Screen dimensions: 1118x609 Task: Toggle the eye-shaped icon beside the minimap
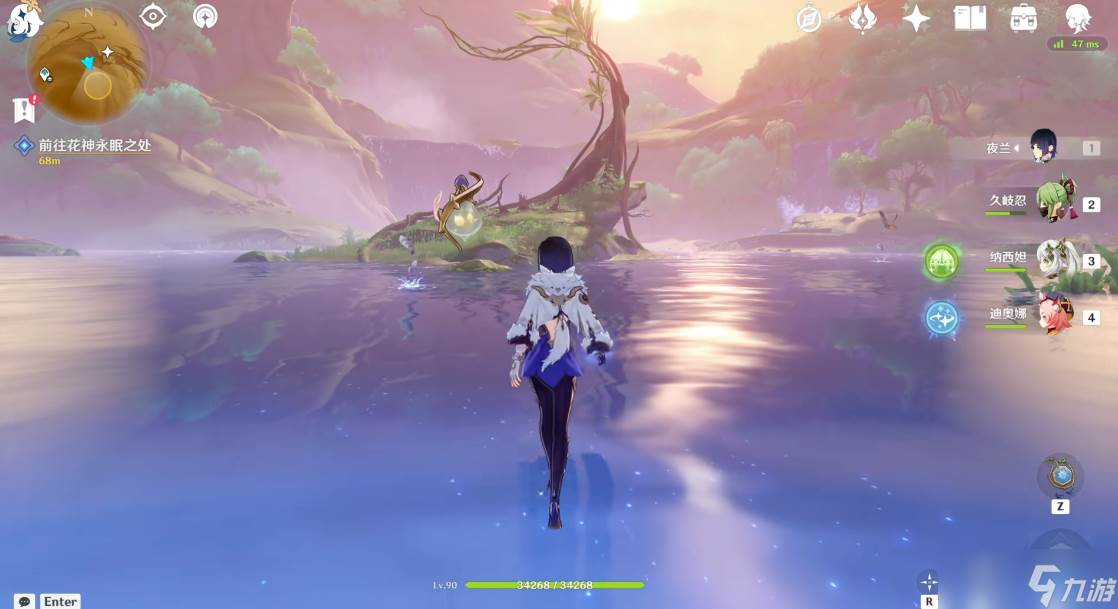(x=152, y=16)
